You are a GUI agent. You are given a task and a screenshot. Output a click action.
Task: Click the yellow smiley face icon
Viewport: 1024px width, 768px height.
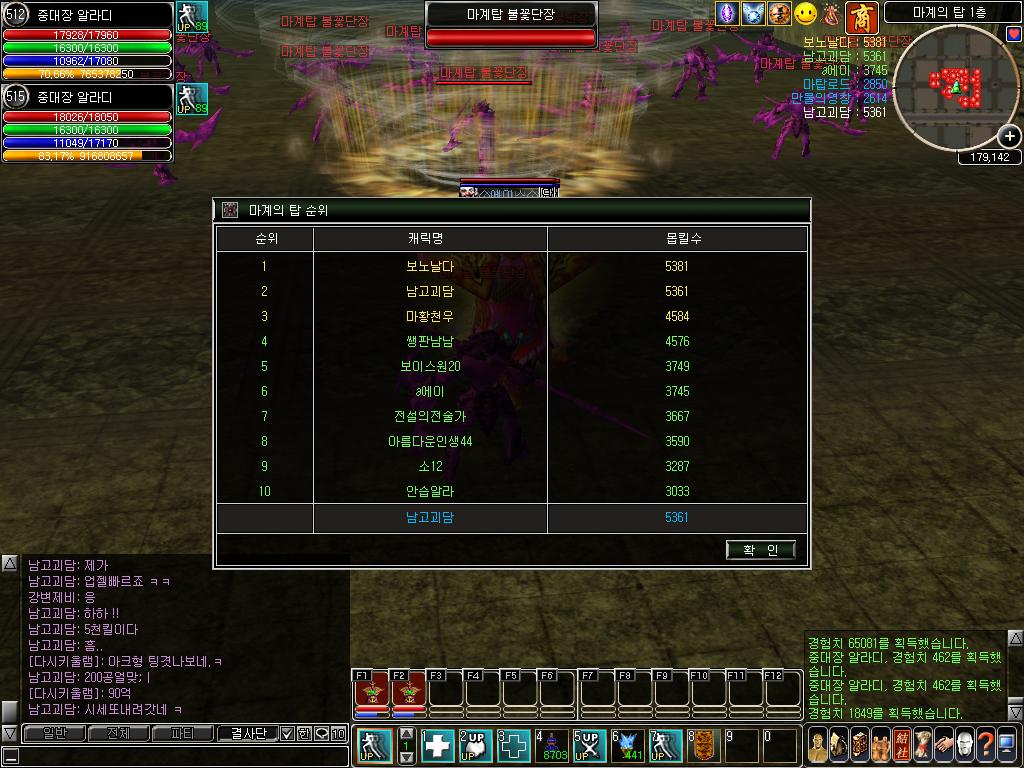[806, 14]
